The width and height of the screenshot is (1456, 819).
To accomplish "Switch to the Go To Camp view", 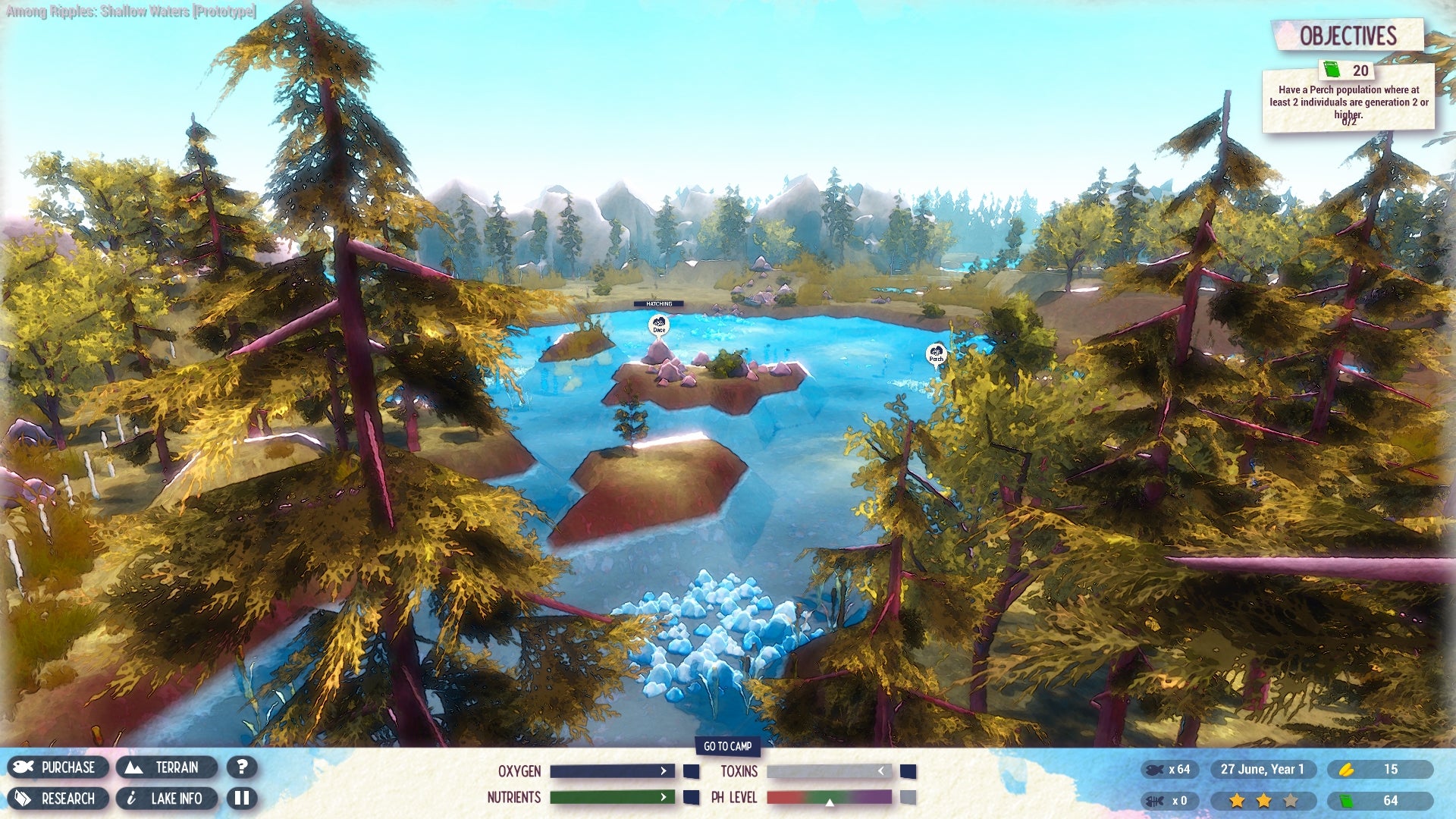I will tap(728, 747).
